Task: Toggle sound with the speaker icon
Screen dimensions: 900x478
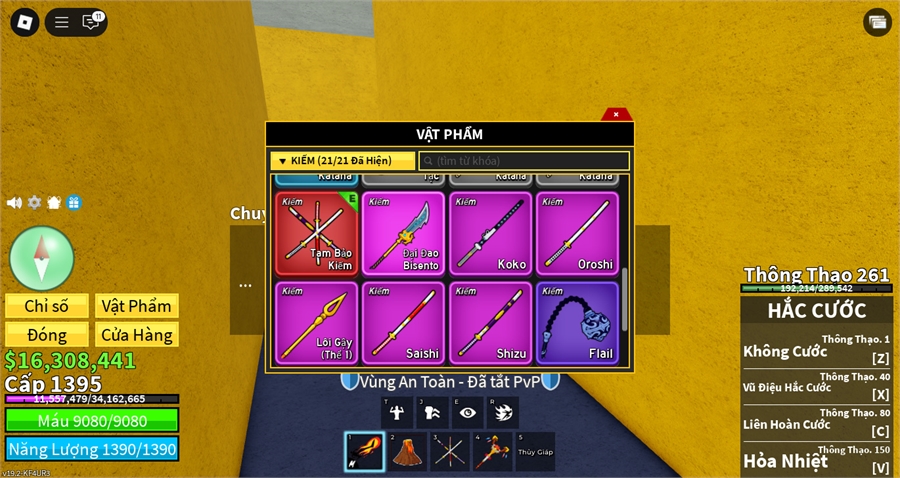Action: 14,203
